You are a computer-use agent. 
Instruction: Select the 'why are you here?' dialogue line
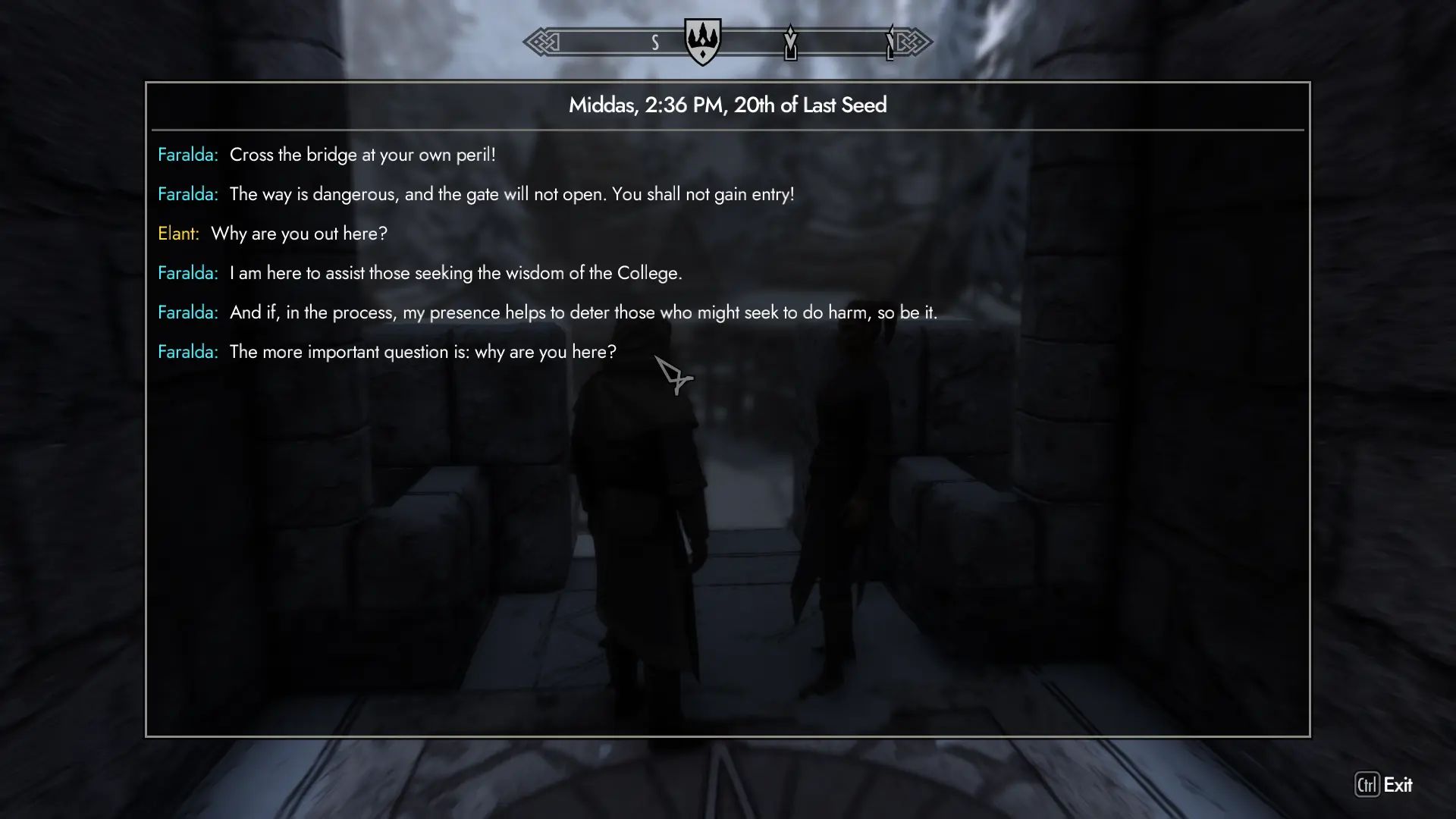[422, 351]
